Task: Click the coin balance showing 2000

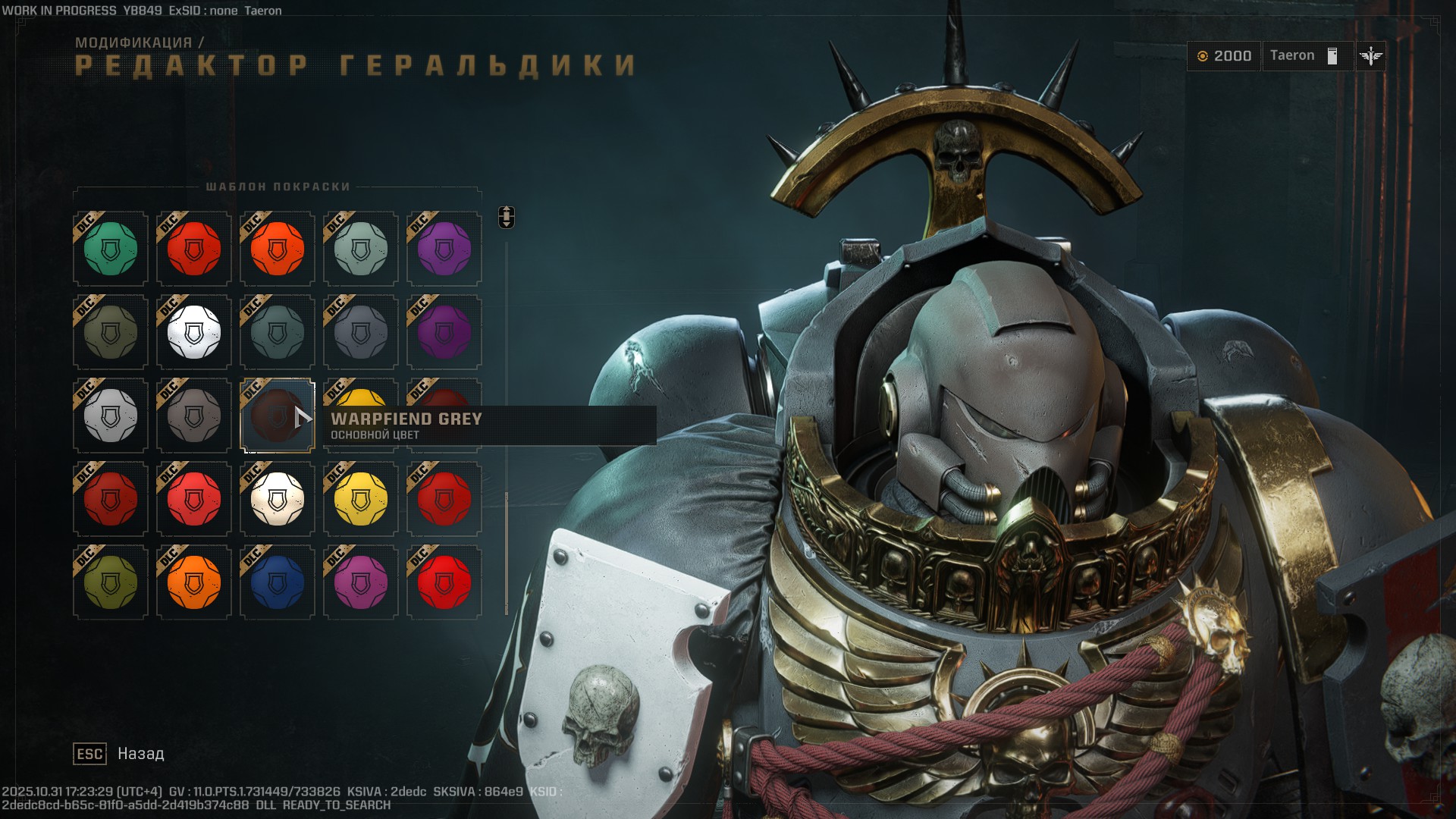Action: tap(1224, 55)
